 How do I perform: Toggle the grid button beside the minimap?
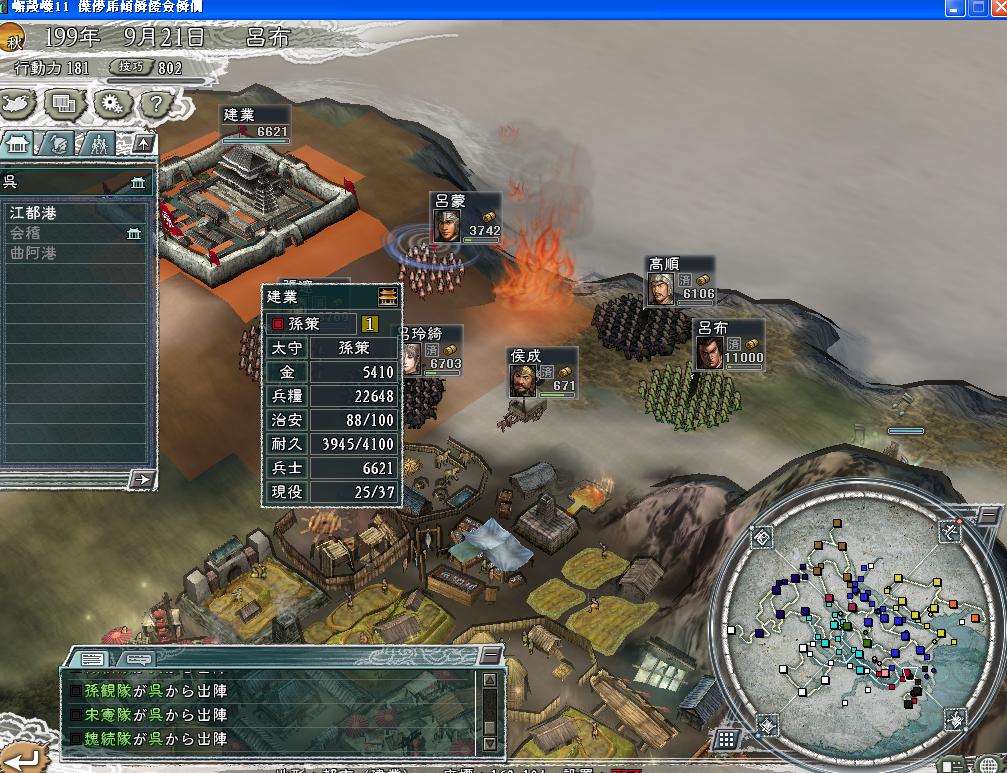click(726, 740)
